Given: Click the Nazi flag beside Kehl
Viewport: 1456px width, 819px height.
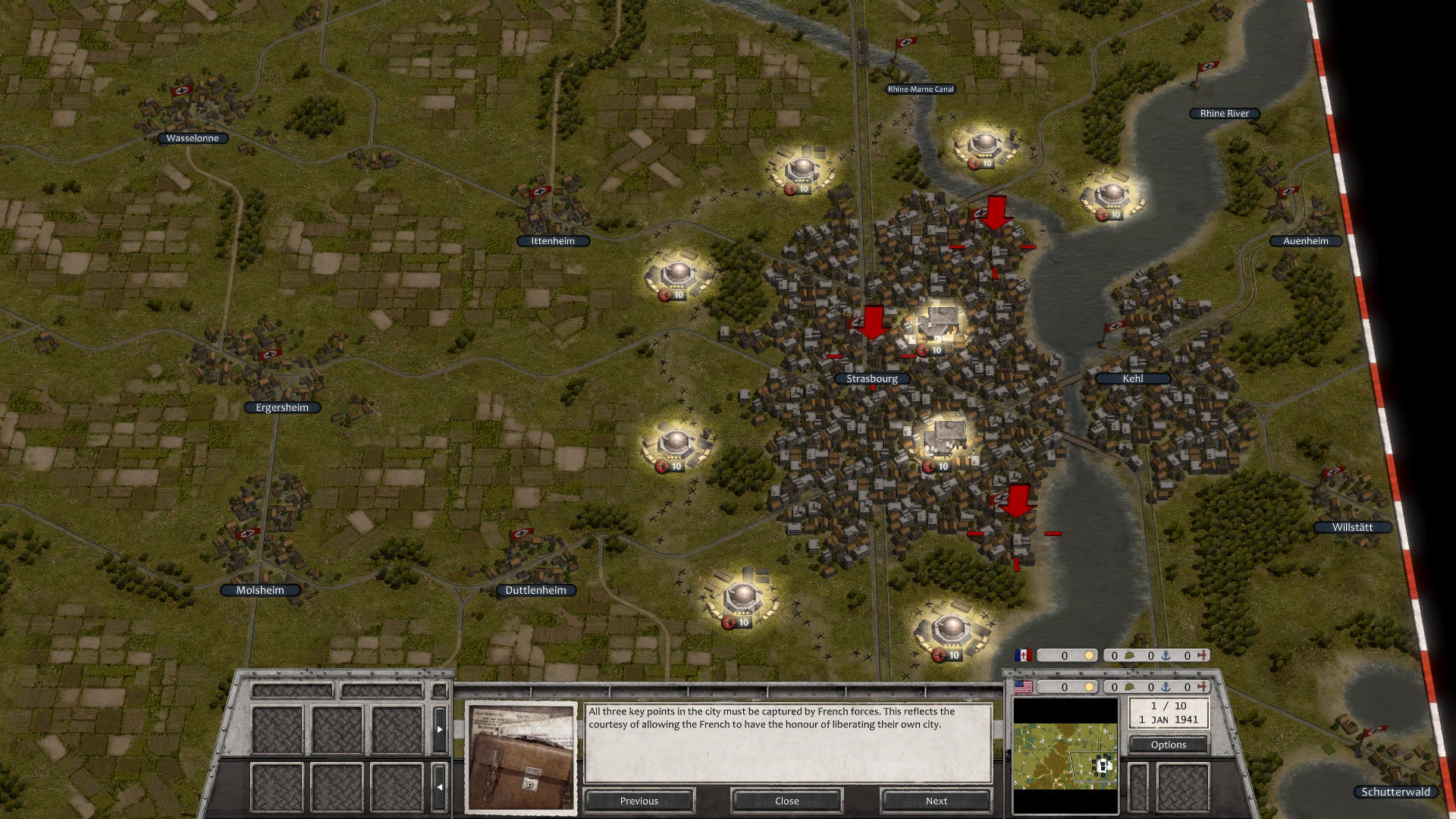Looking at the screenshot, I should coord(1114,328).
